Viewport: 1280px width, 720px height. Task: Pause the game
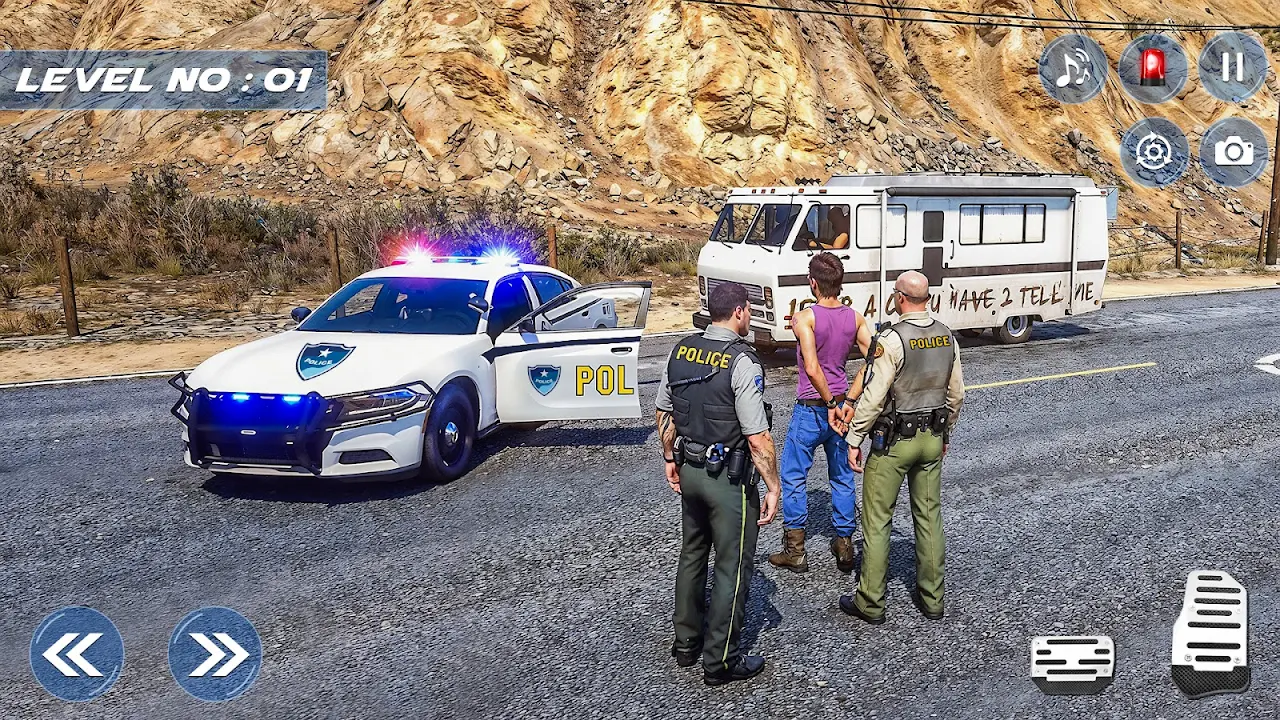[1233, 67]
